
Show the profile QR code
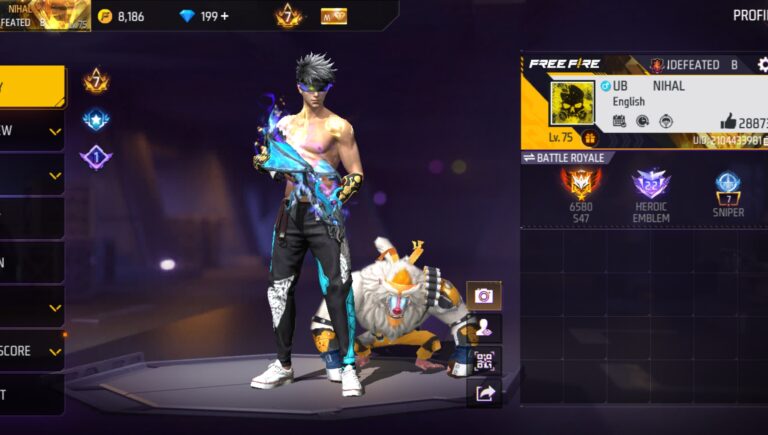point(484,360)
